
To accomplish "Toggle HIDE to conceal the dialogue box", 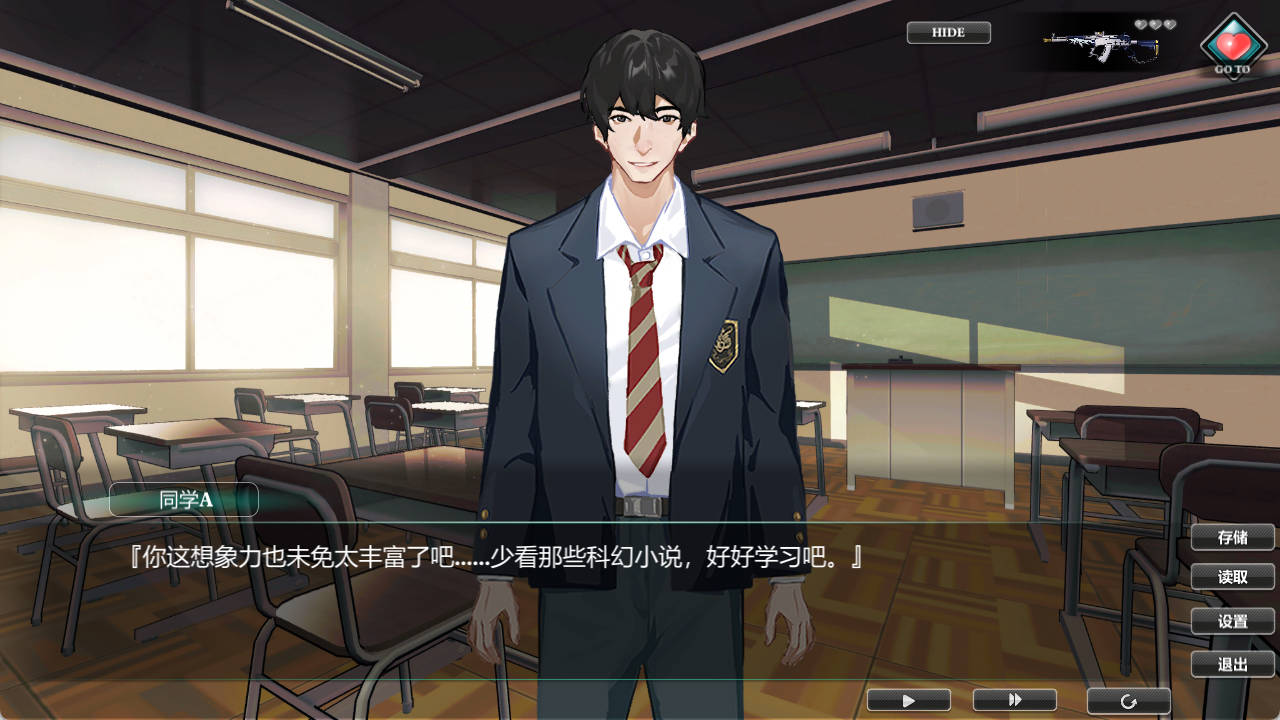I will pos(948,32).
